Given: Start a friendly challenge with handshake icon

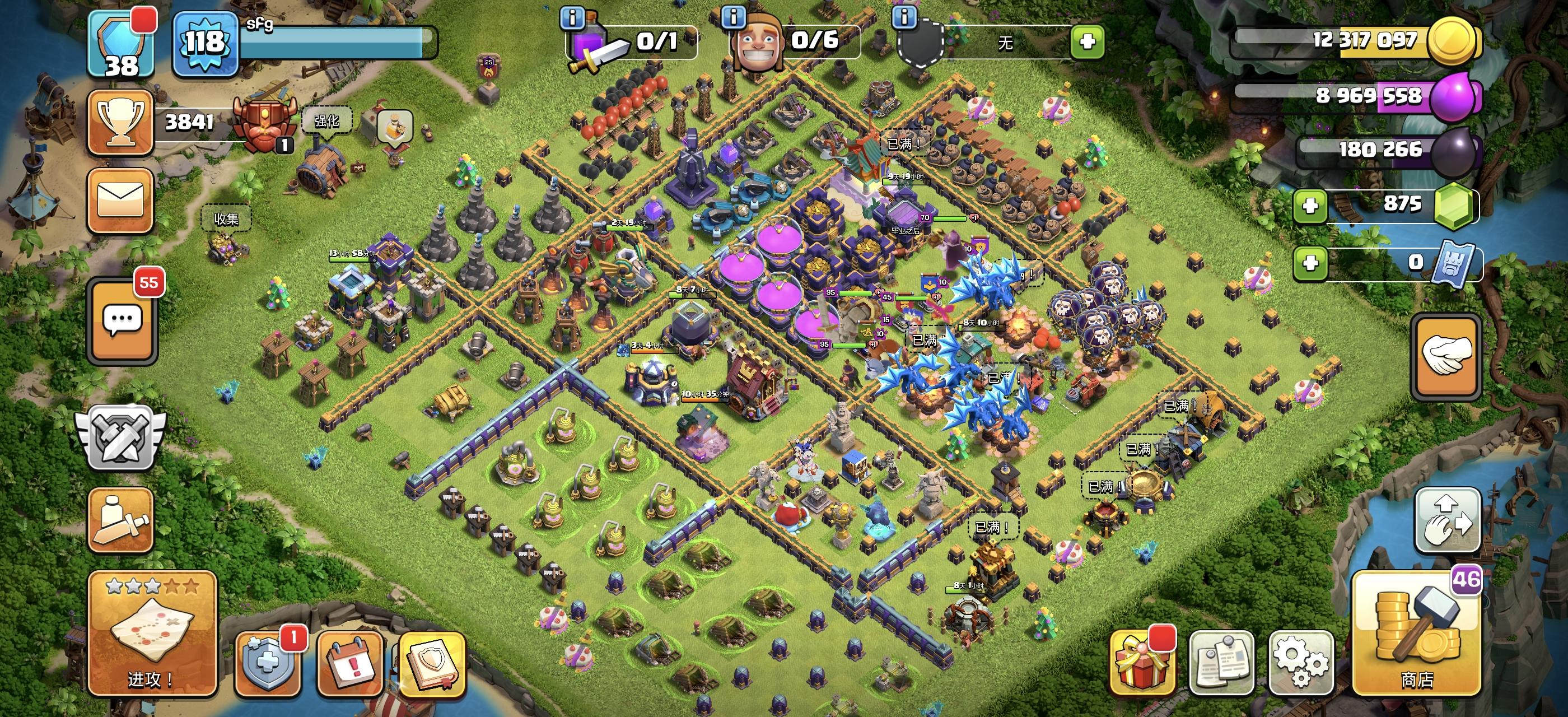Looking at the screenshot, I should (x=1448, y=356).
